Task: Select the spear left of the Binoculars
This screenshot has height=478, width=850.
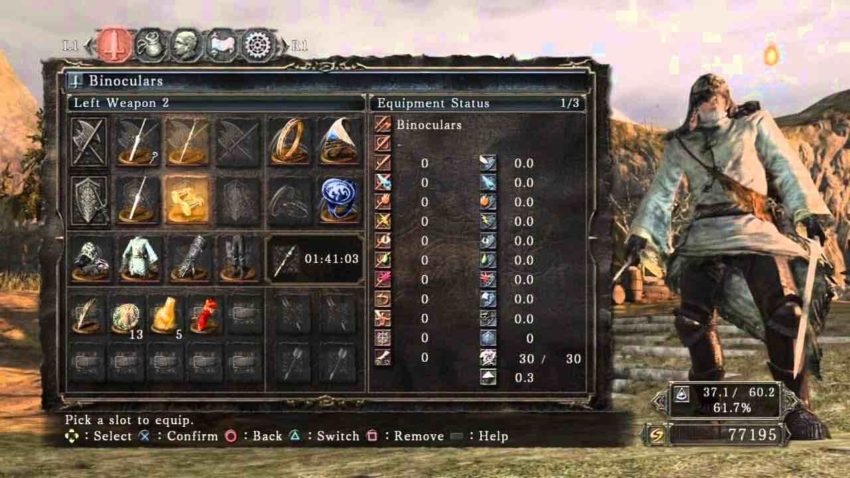Action: pyautogui.click(x=138, y=201)
